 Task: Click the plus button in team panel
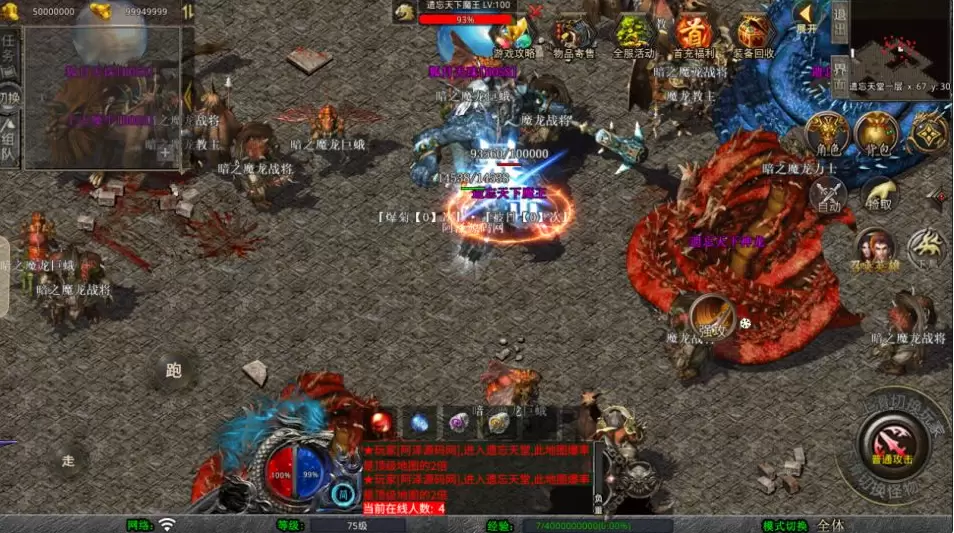[x=164, y=154]
